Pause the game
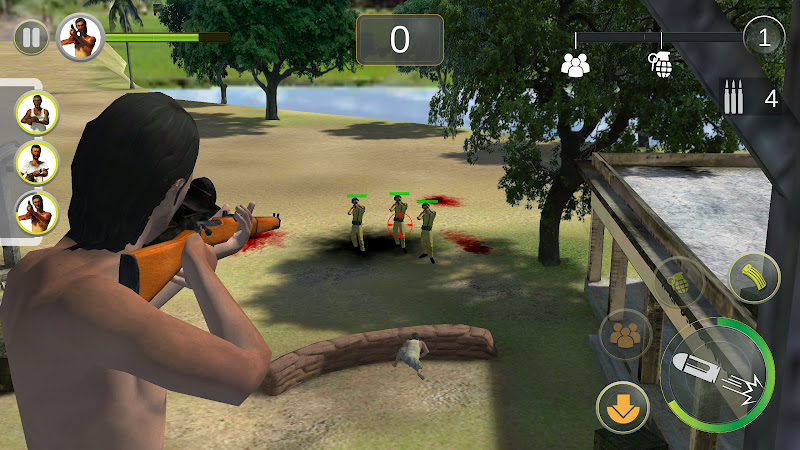The height and width of the screenshot is (450, 800). click(31, 38)
